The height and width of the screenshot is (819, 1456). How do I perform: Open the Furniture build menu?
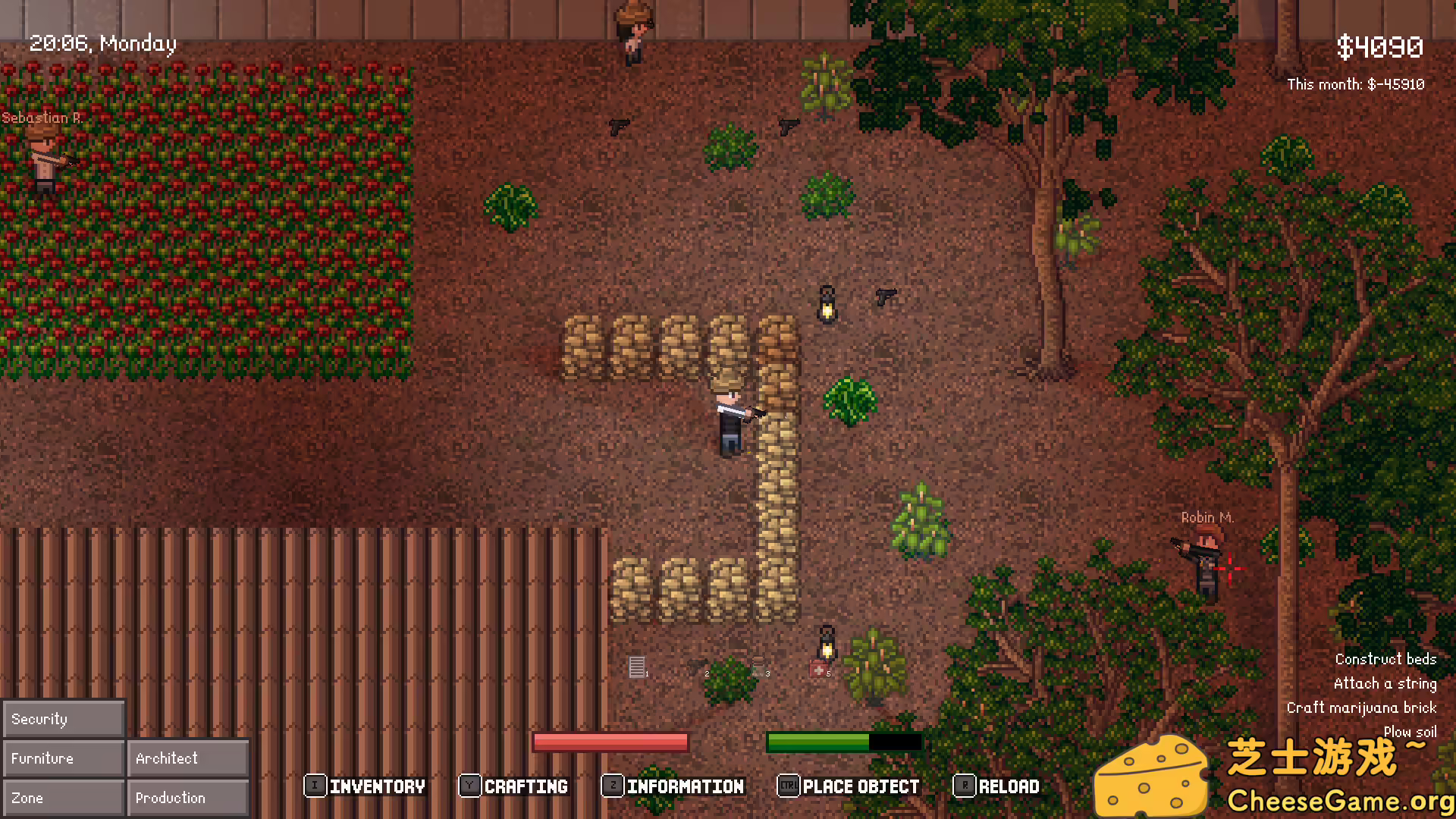[x=64, y=758]
